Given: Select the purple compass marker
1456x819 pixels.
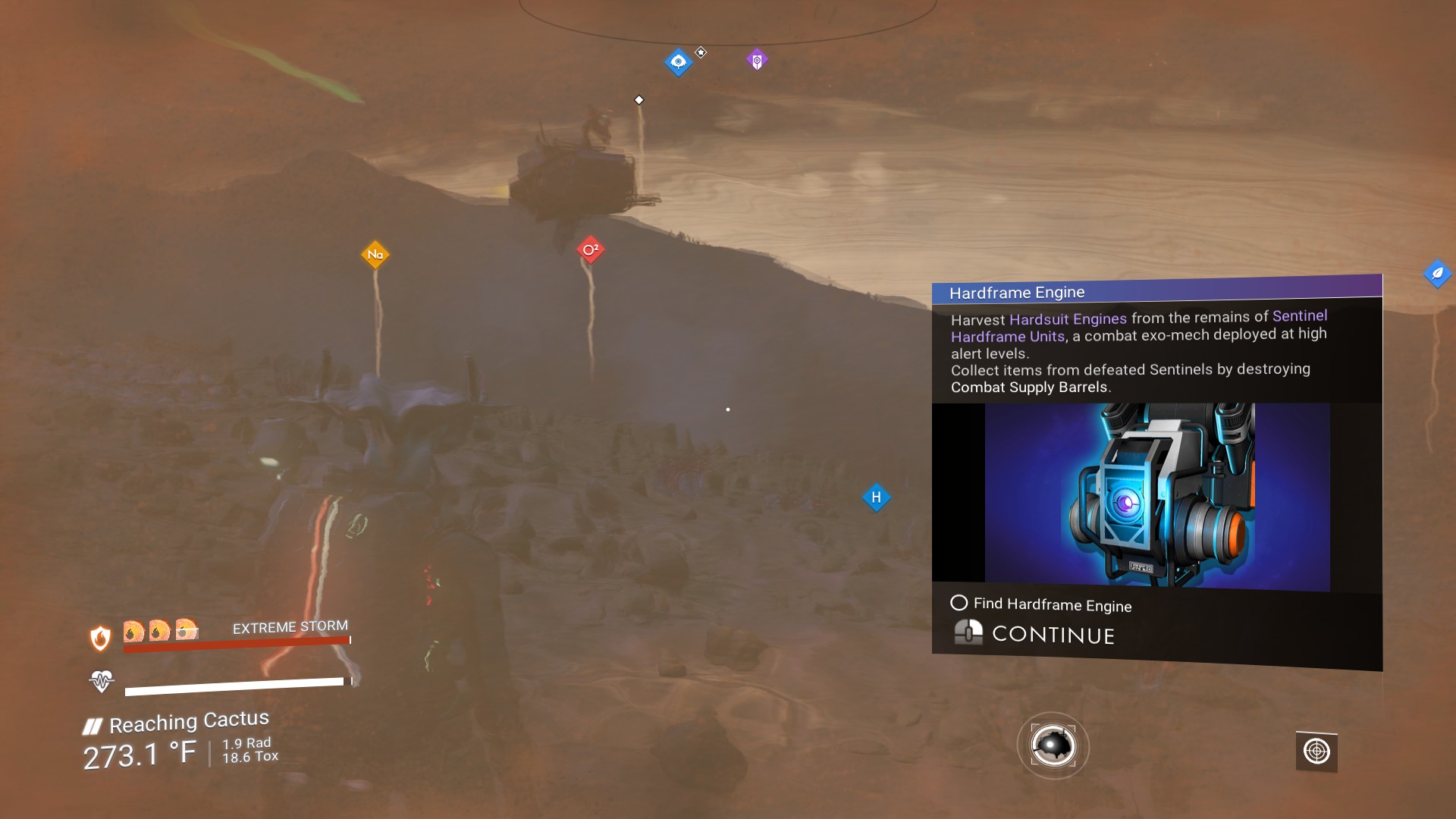Looking at the screenshot, I should 757,60.
